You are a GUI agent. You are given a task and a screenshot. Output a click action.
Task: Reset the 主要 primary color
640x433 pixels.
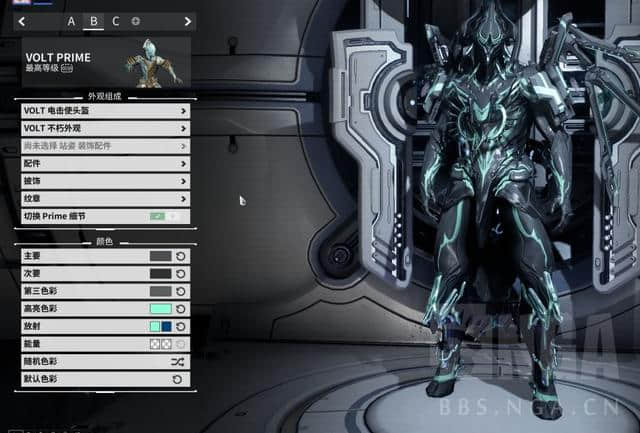click(181, 256)
